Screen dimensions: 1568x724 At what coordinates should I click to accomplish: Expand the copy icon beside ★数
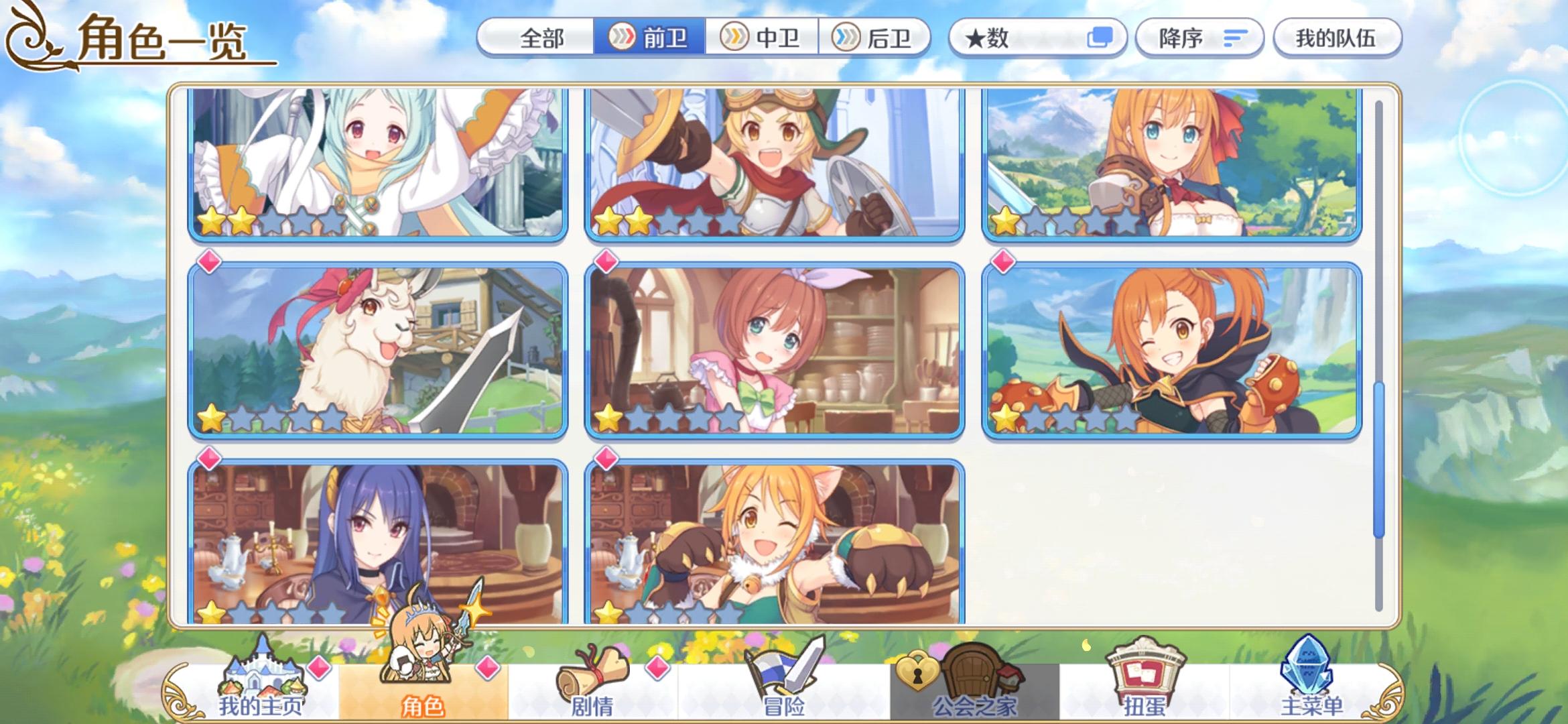click(1102, 37)
